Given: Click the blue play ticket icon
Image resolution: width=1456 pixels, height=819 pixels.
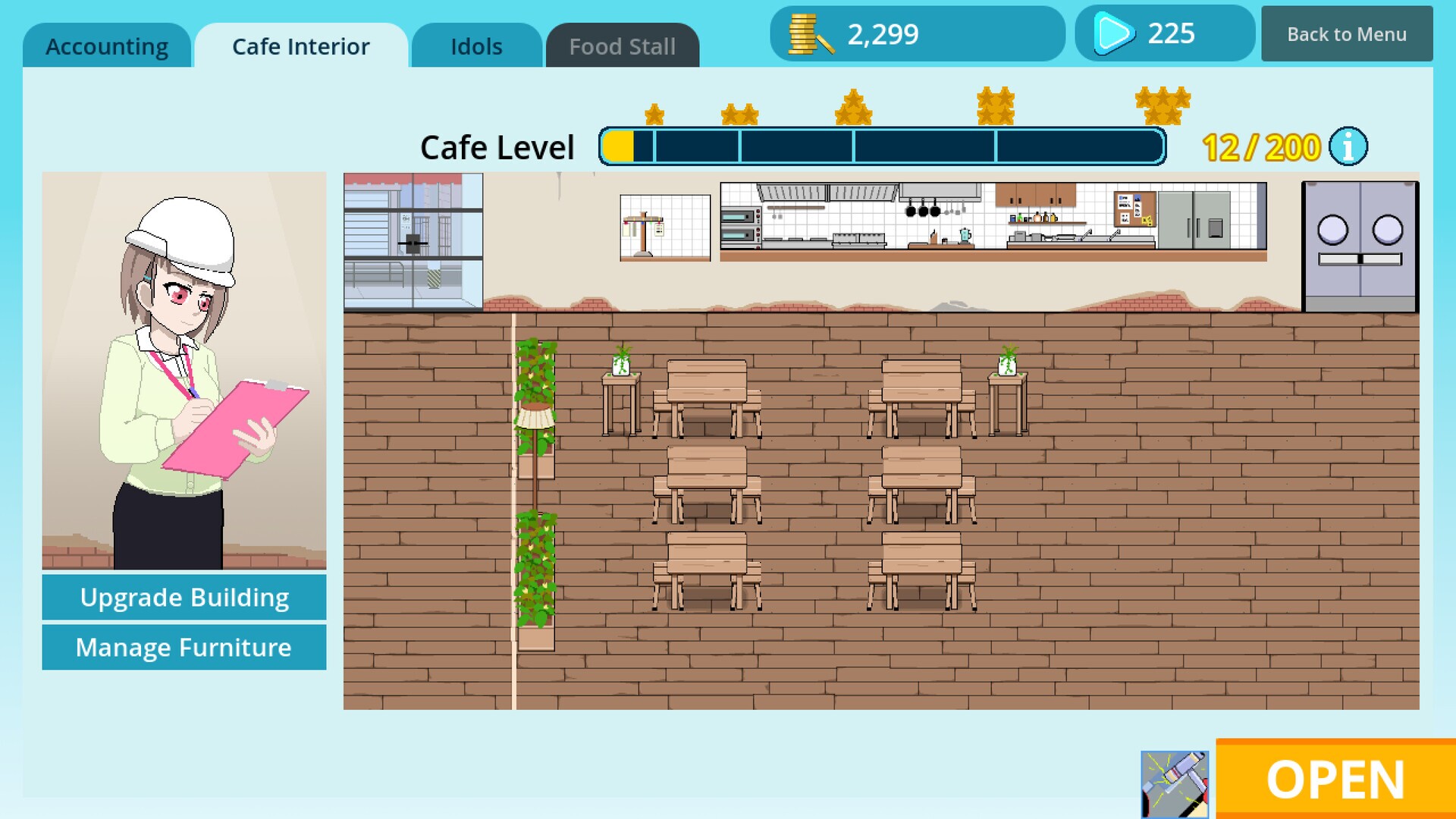Looking at the screenshot, I should click(1113, 33).
